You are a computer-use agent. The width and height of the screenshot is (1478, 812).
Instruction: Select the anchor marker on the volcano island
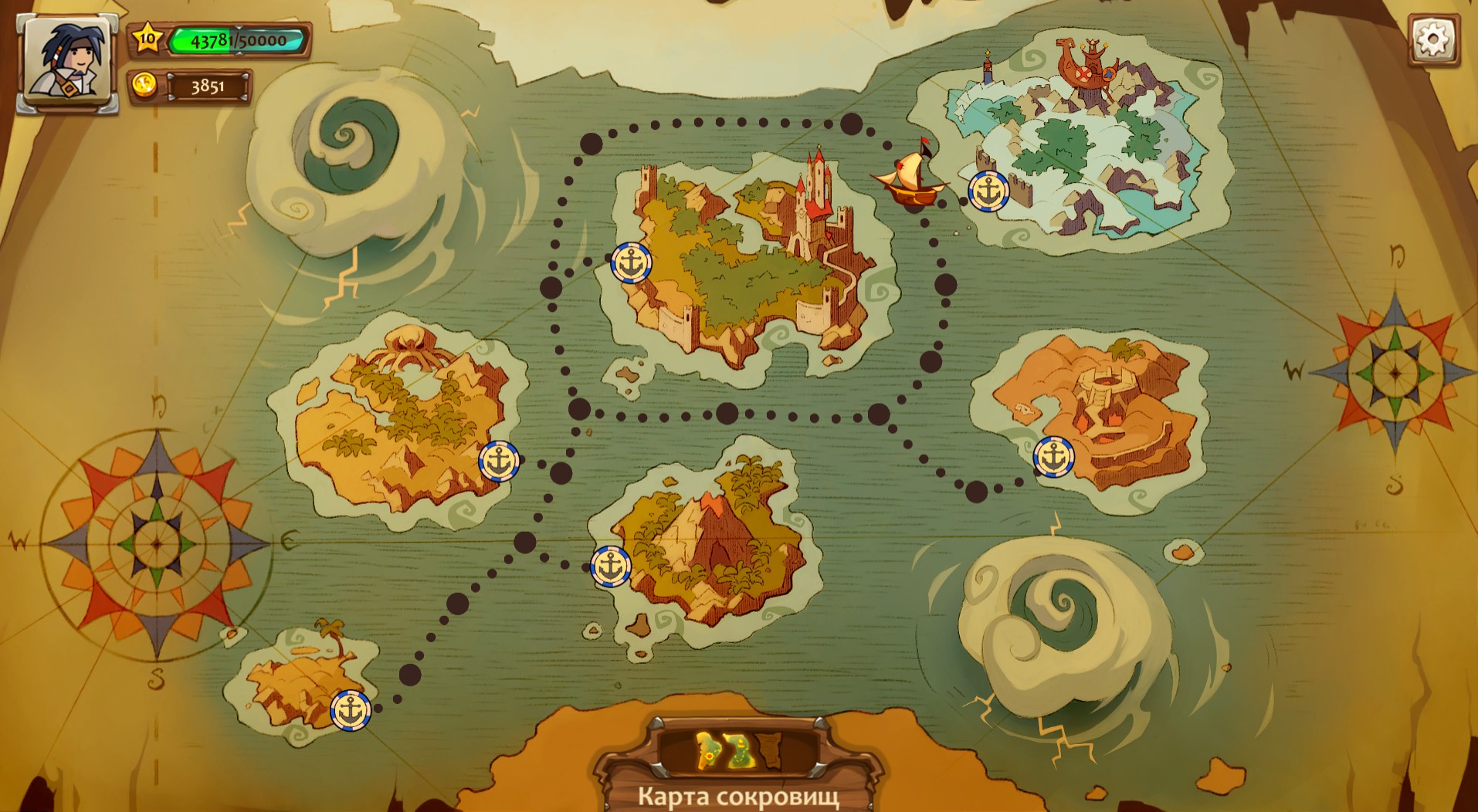[x=611, y=567]
